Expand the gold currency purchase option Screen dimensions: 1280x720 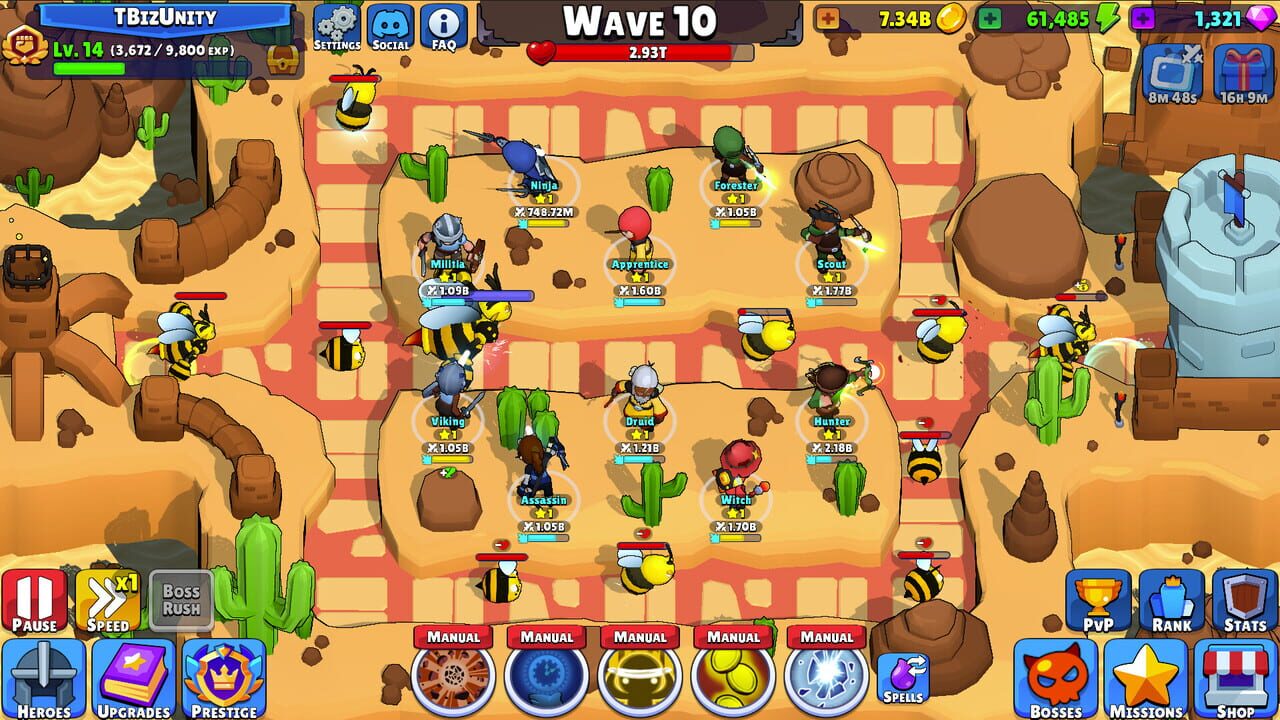[x=828, y=17]
